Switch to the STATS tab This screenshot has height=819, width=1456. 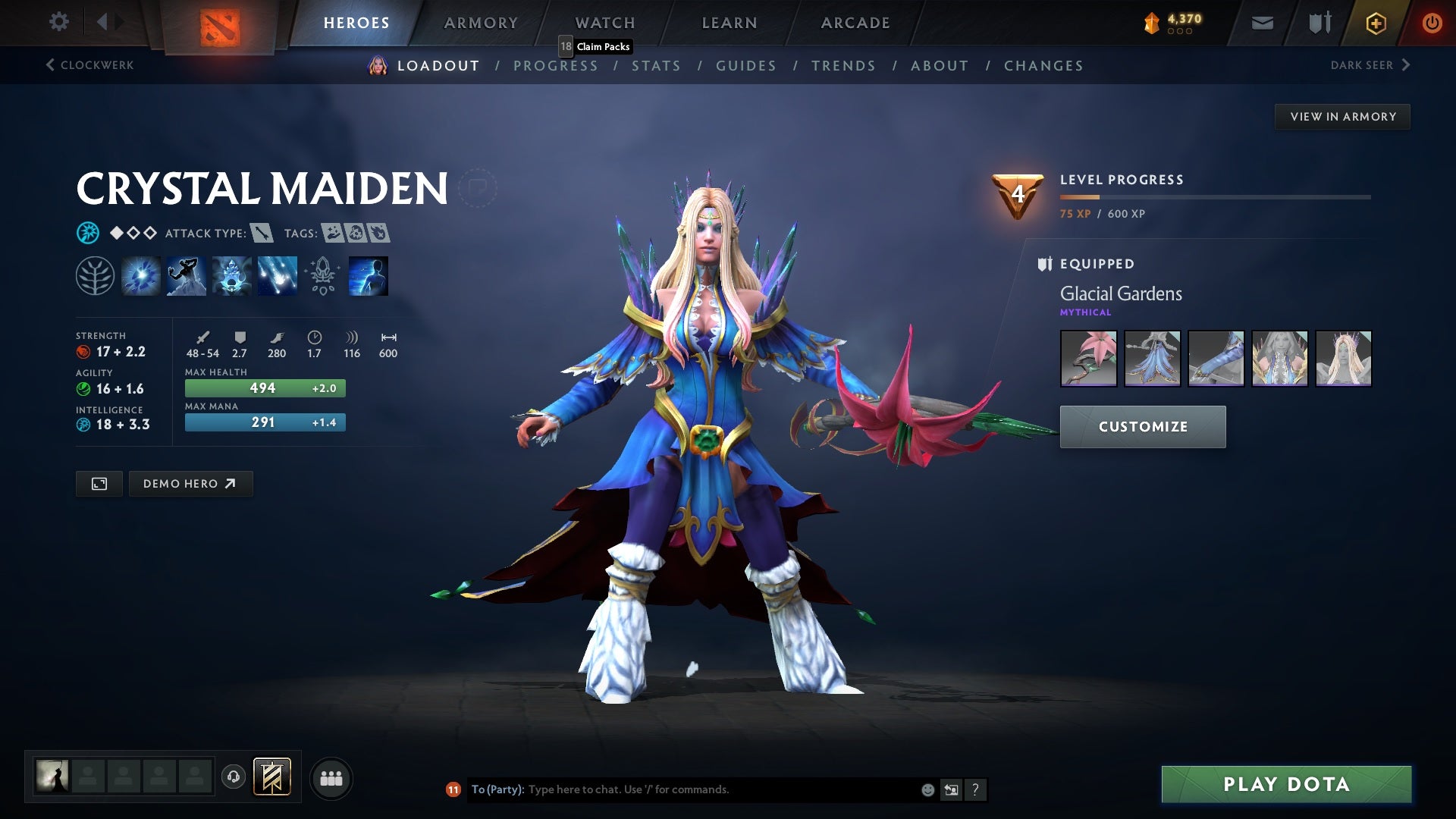[657, 66]
